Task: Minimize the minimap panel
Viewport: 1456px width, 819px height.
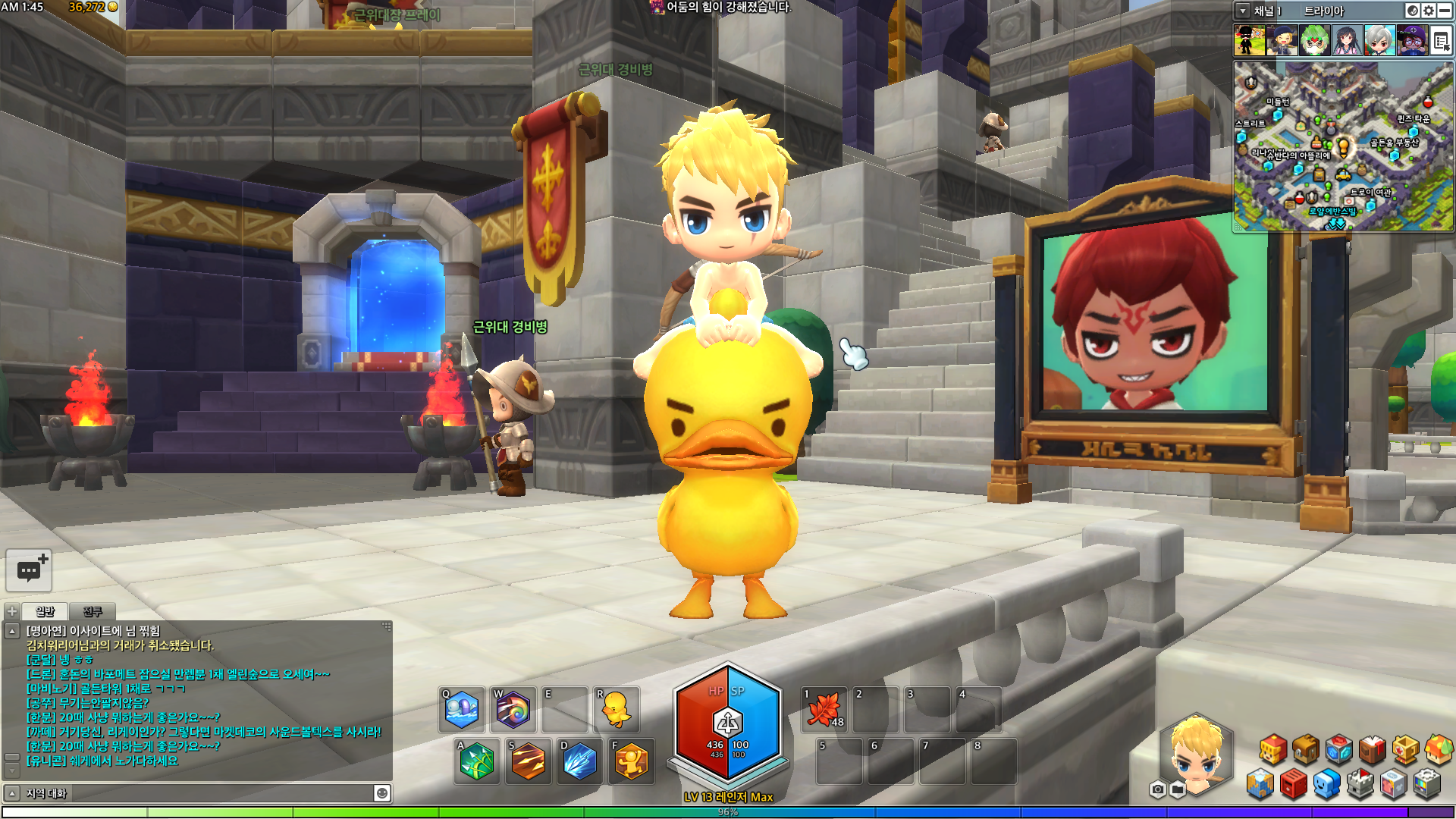Action: [x=1445, y=11]
